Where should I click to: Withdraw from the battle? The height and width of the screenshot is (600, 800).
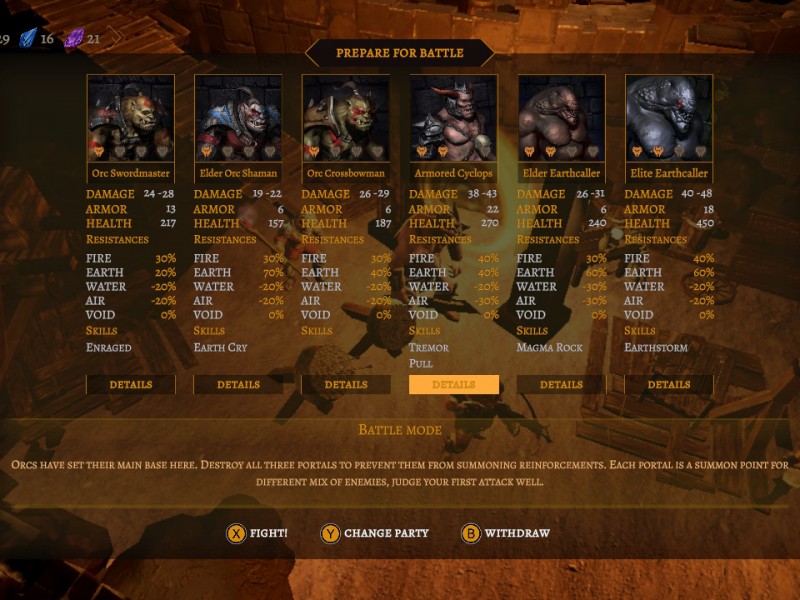click(x=506, y=534)
